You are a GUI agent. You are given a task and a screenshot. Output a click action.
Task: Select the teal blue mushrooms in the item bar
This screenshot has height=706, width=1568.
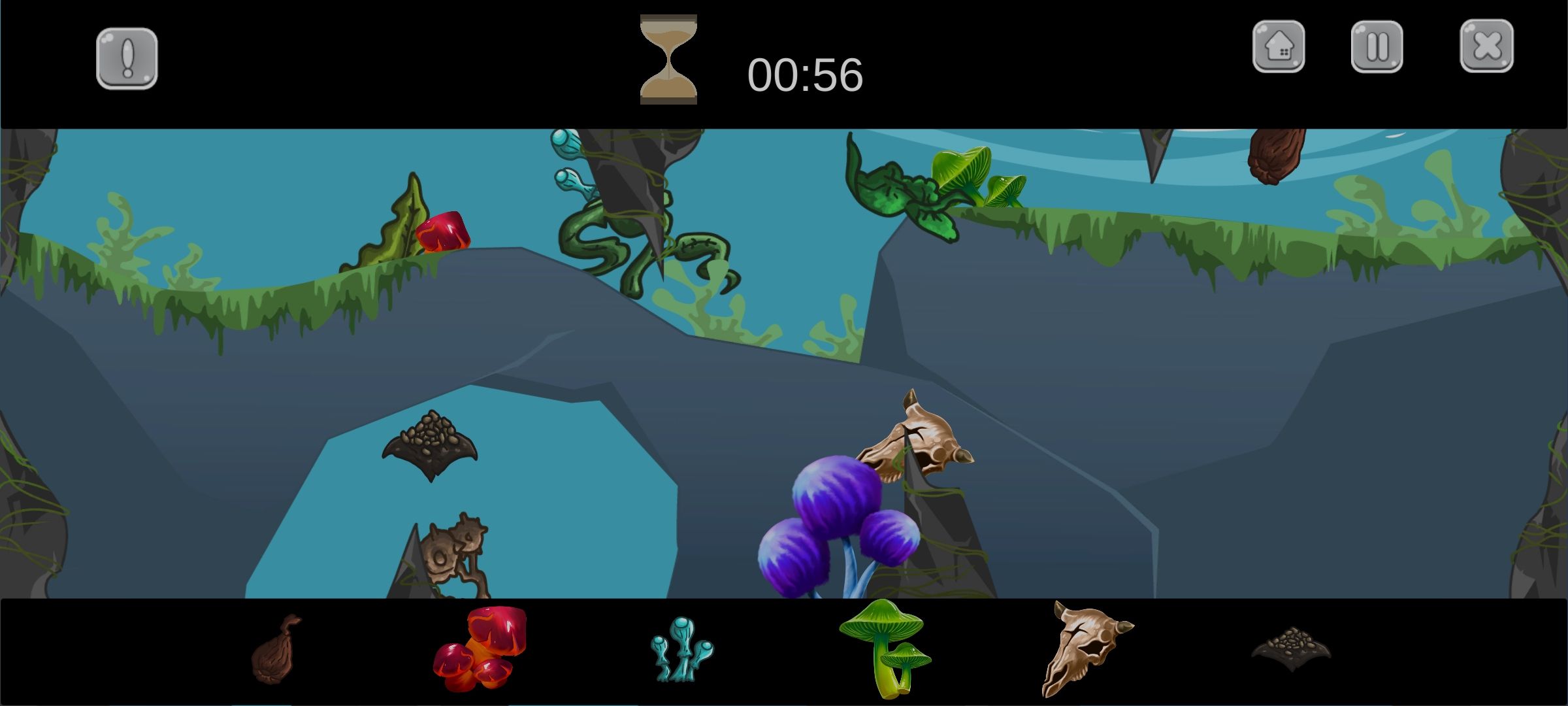(x=681, y=648)
